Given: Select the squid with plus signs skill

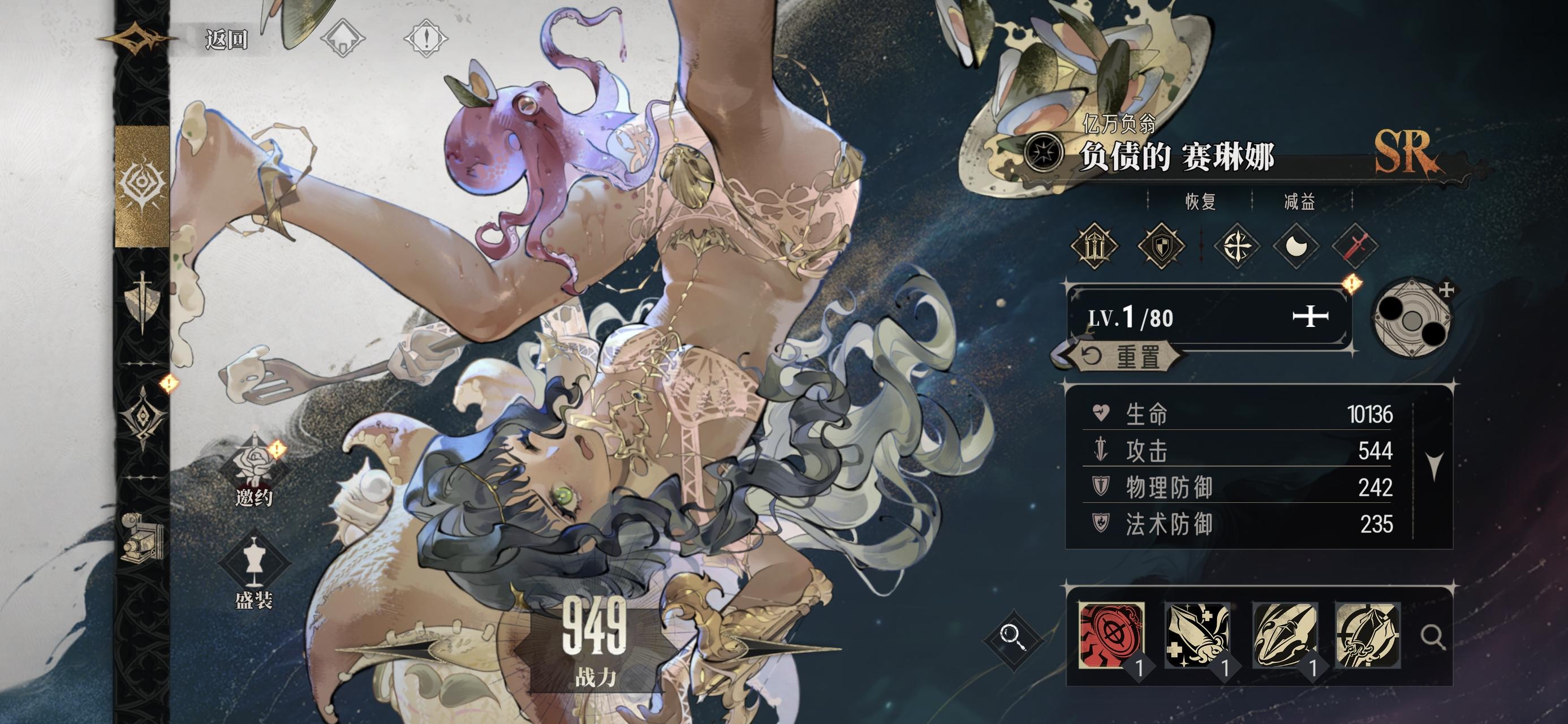Looking at the screenshot, I should (1197, 635).
